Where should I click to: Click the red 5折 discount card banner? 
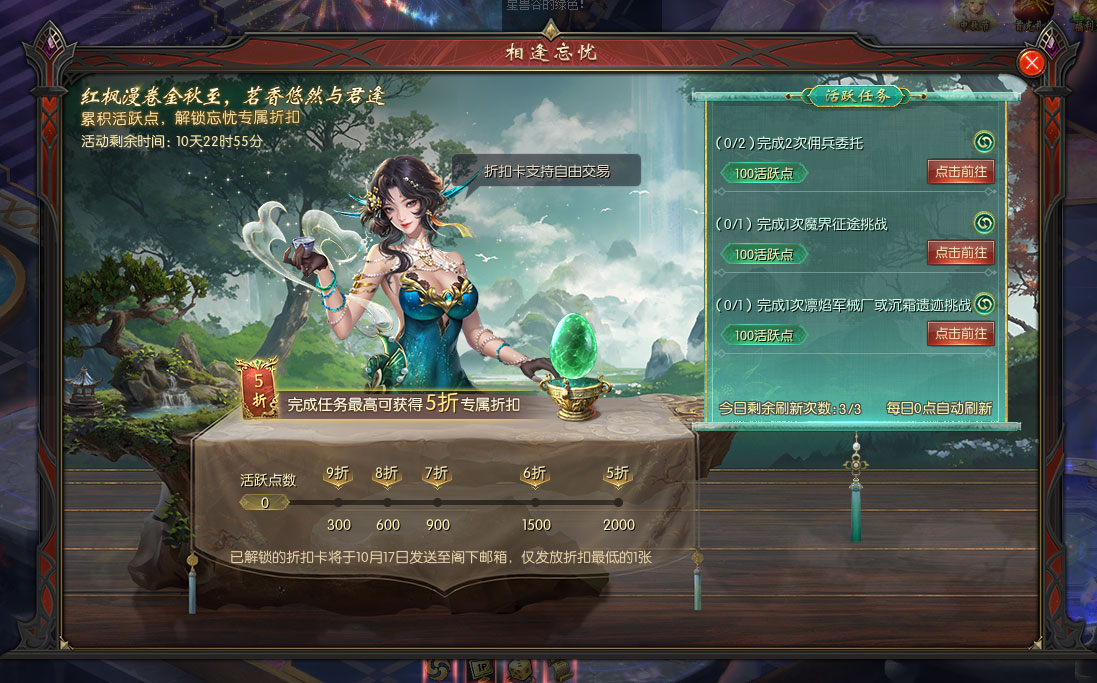coord(258,390)
